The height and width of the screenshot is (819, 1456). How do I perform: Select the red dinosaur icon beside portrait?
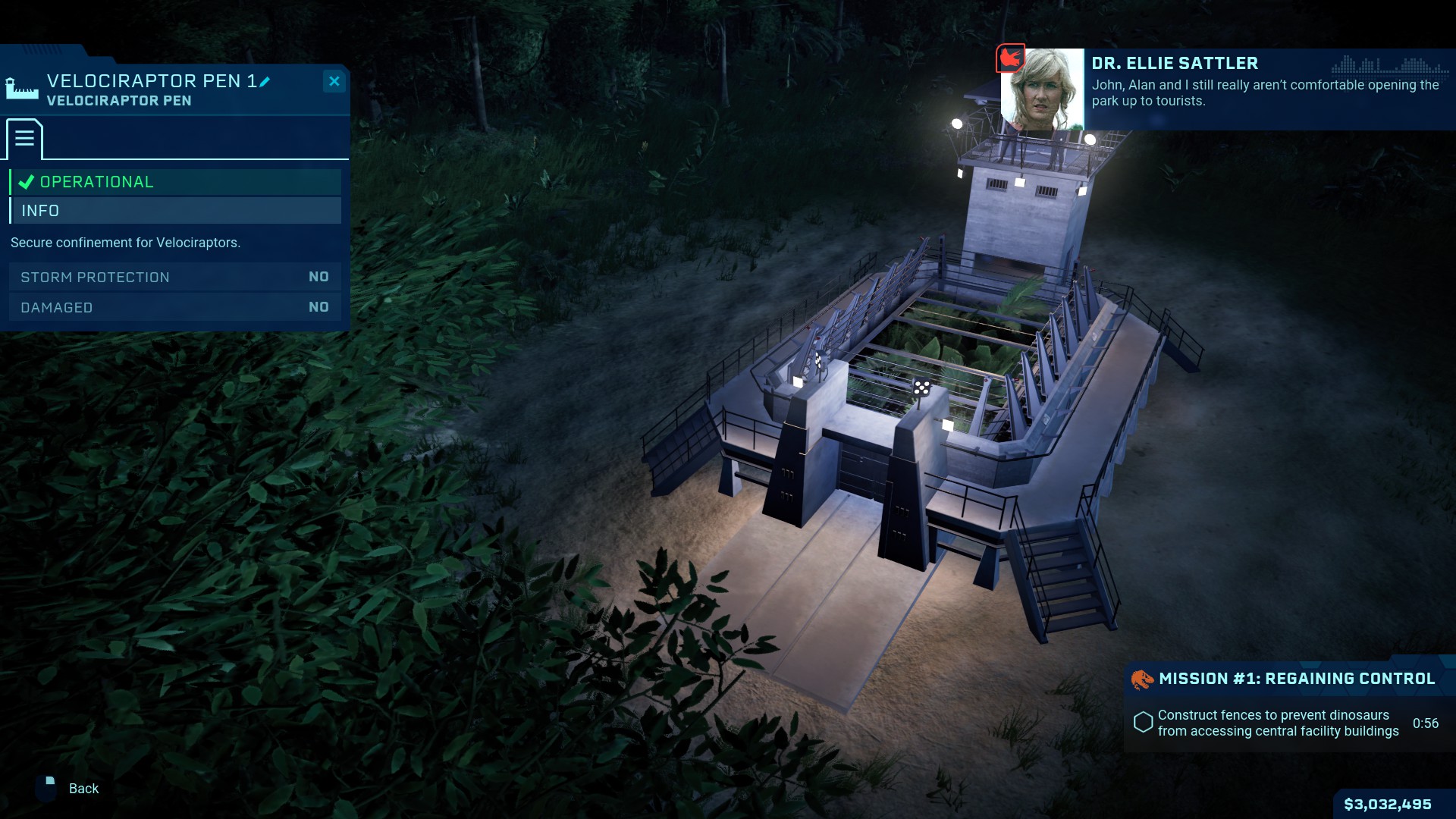tap(1009, 58)
